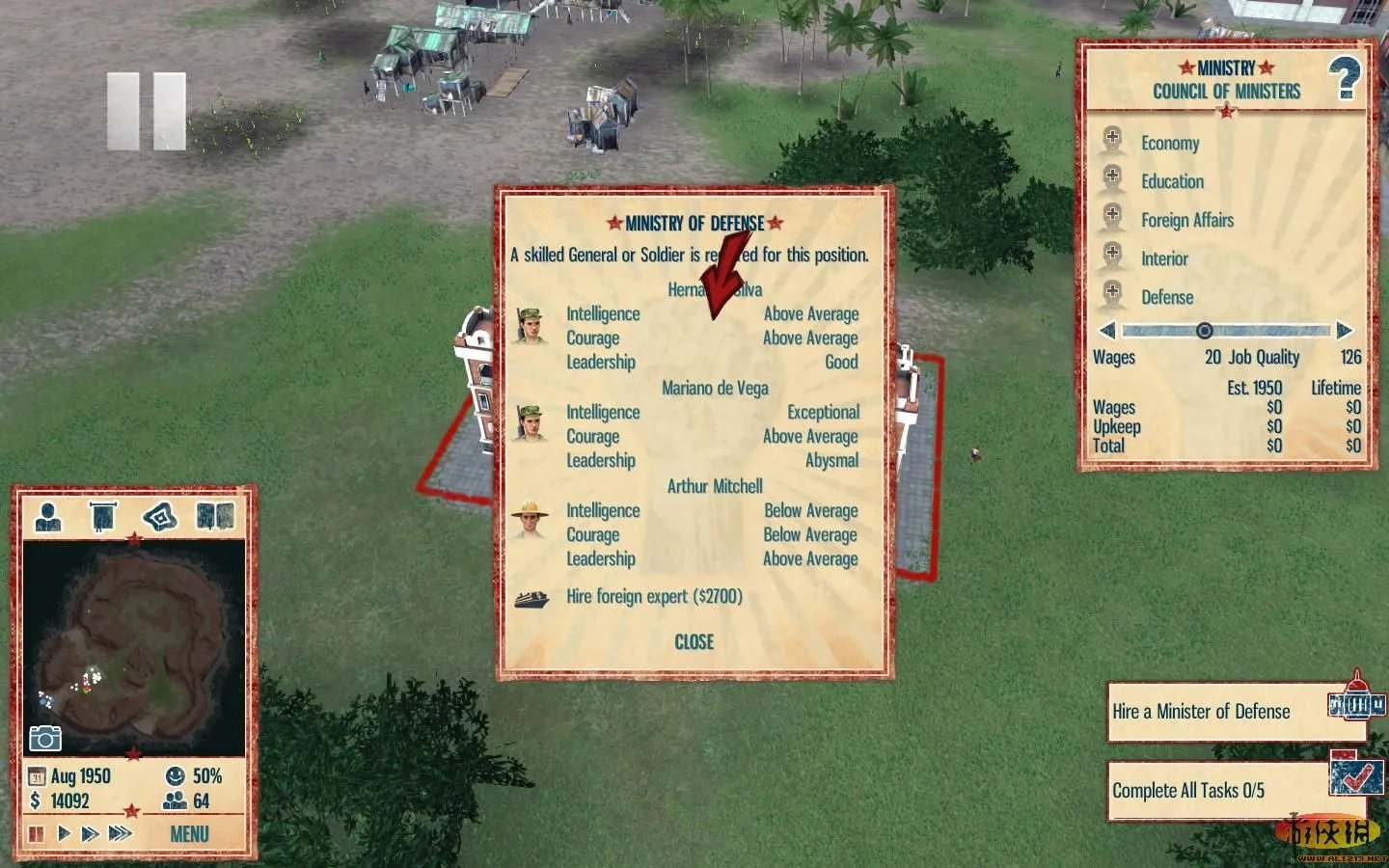Hire foreign expert for $2700
Image resolution: width=1389 pixels, height=868 pixels.
click(654, 597)
